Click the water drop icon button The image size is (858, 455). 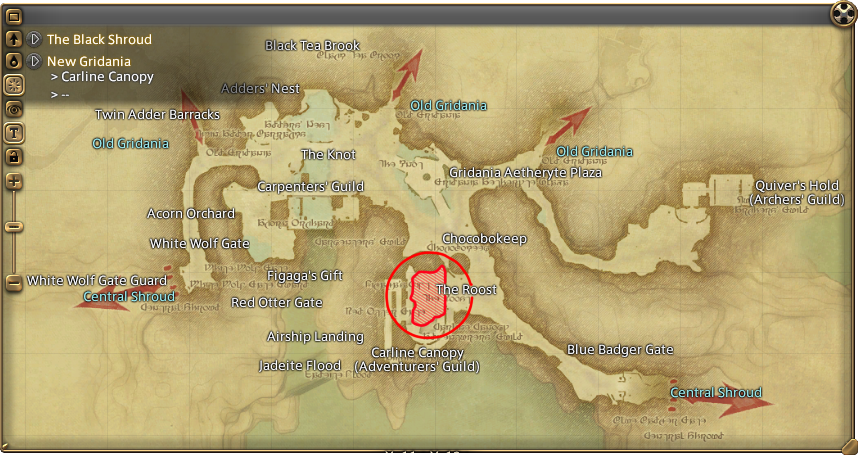(14, 61)
